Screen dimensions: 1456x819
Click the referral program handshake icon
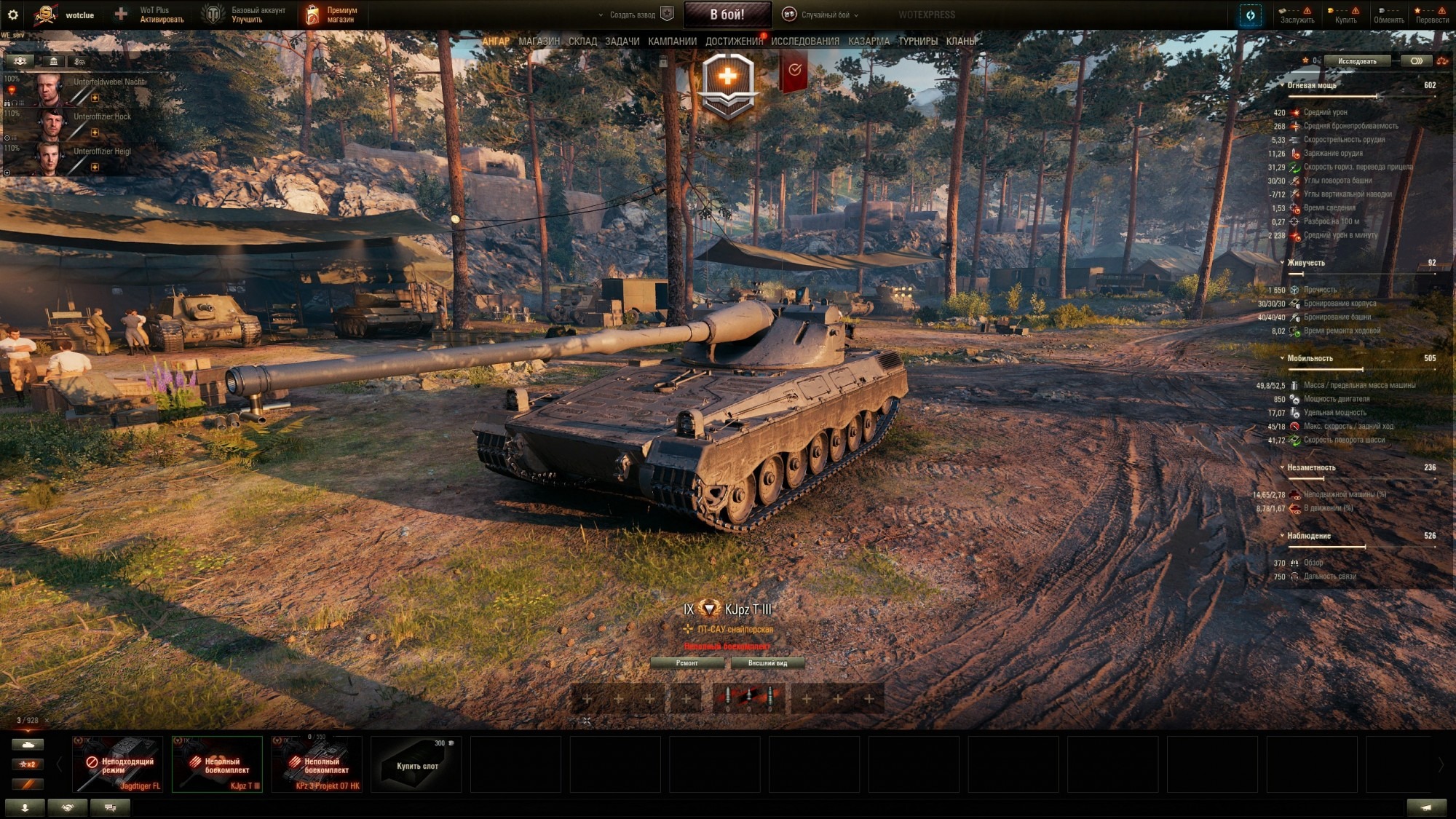pyautogui.click(x=69, y=807)
